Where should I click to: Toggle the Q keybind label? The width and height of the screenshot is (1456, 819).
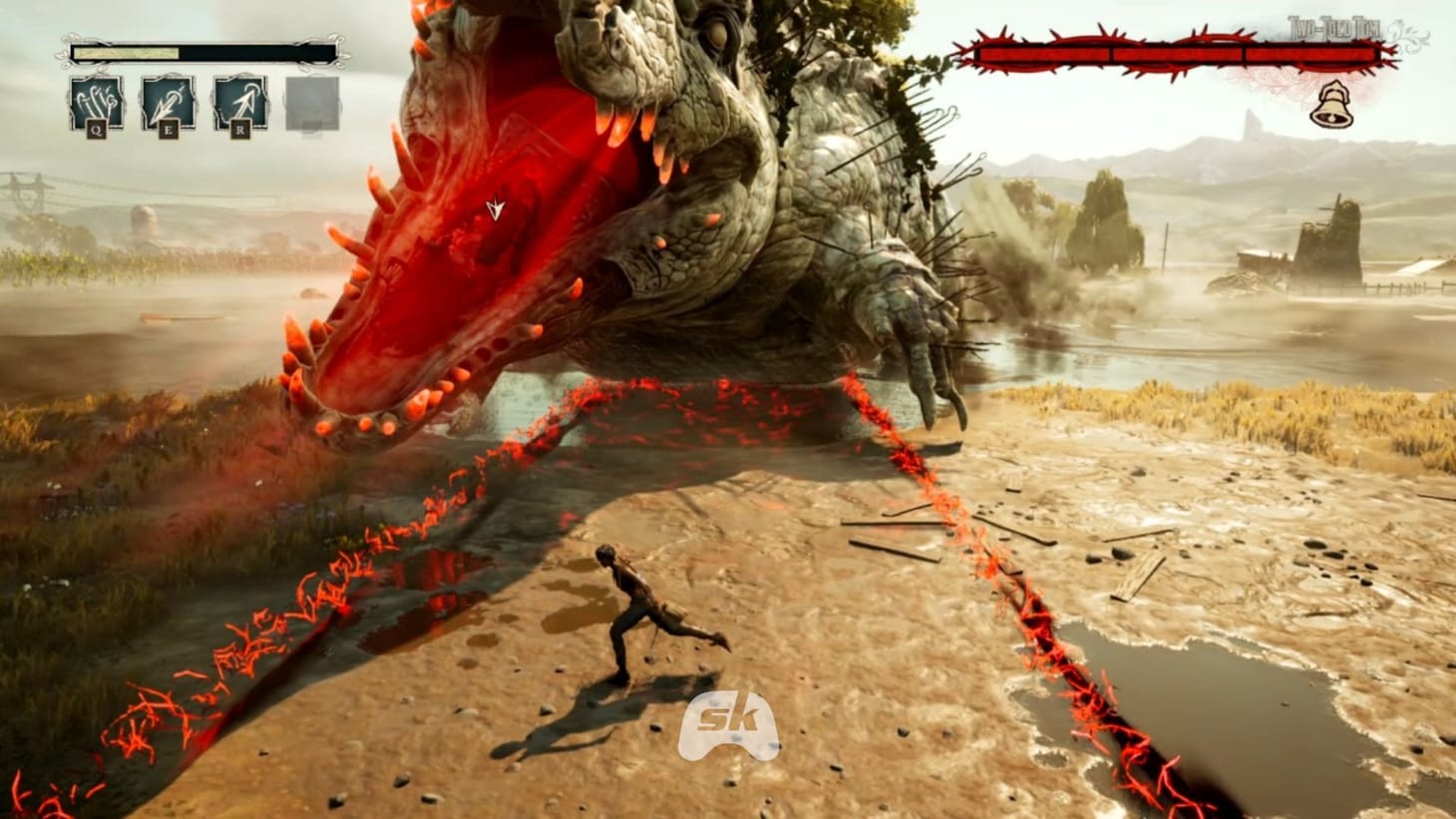coord(95,128)
